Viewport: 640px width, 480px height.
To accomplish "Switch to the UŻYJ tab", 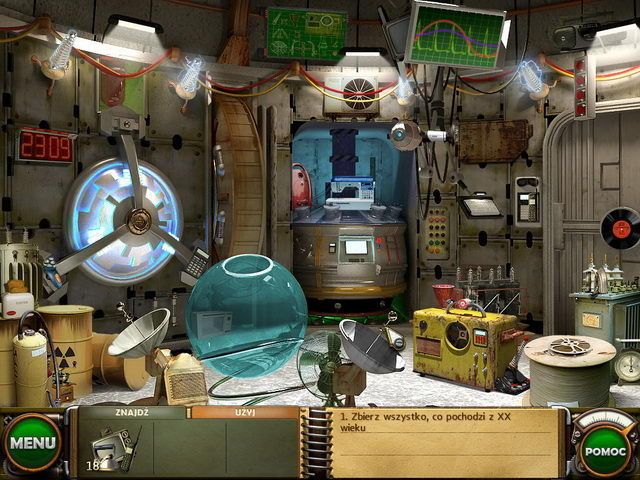I will (245, 411).
